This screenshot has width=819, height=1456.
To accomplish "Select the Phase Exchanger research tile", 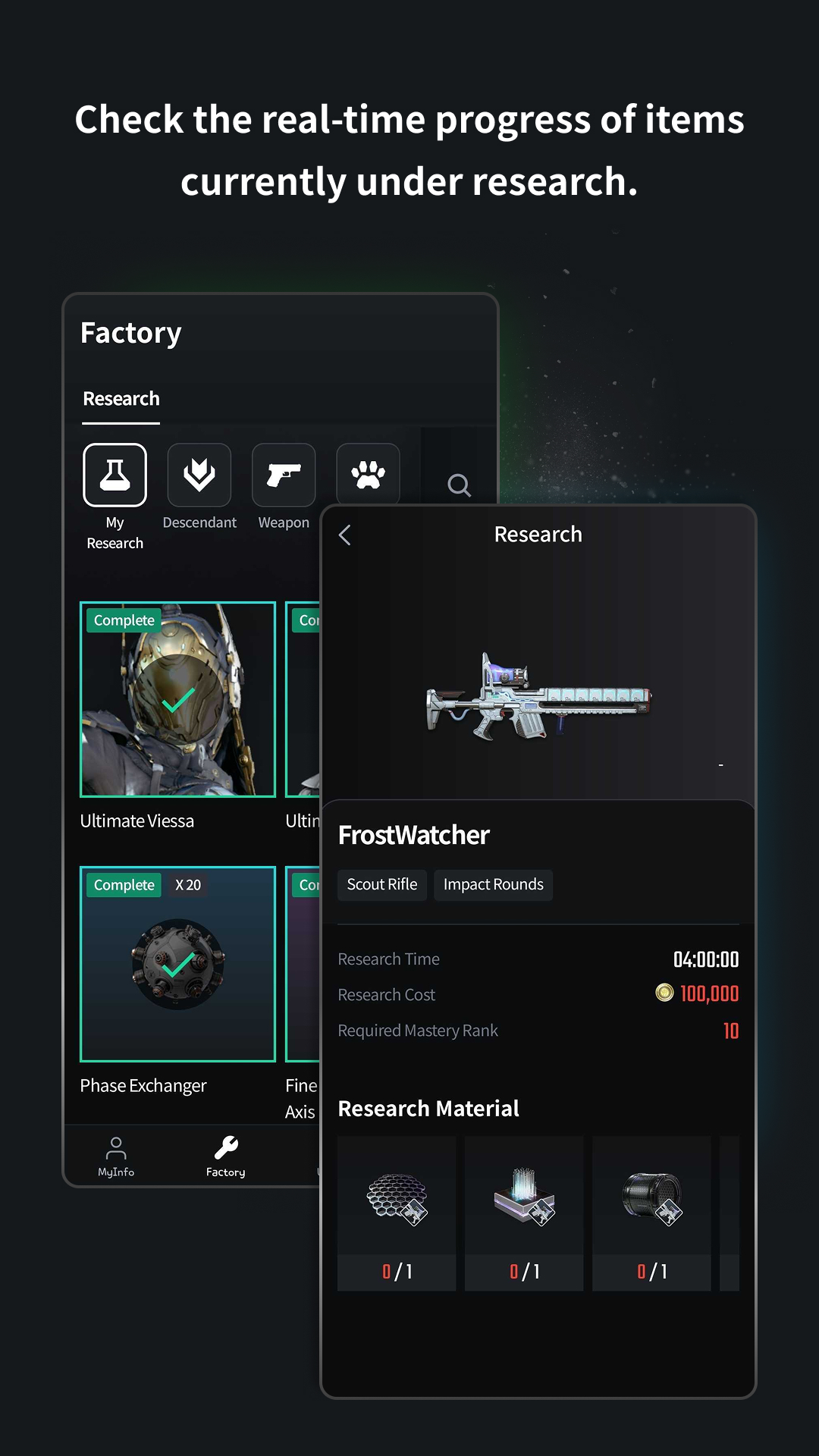I will 178,964.
